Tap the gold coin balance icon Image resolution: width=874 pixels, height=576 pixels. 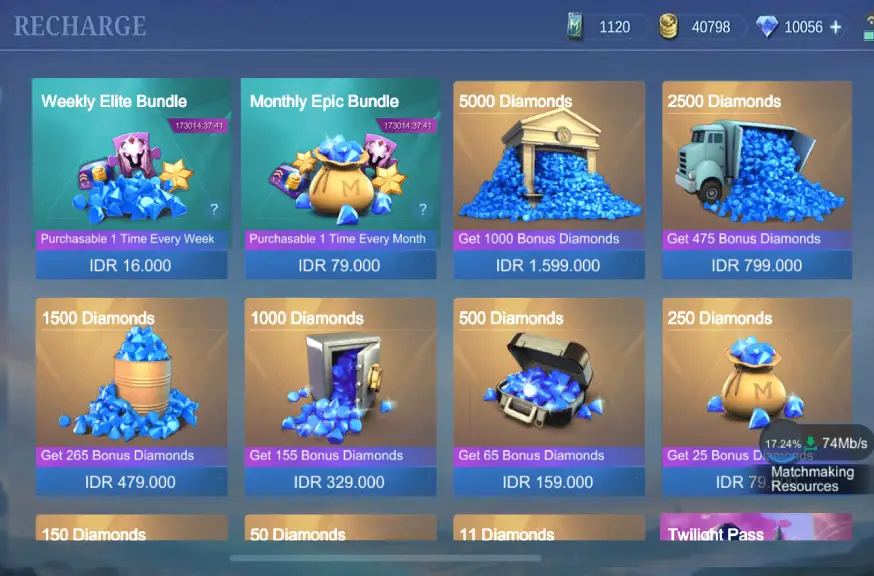click(668, 27)
